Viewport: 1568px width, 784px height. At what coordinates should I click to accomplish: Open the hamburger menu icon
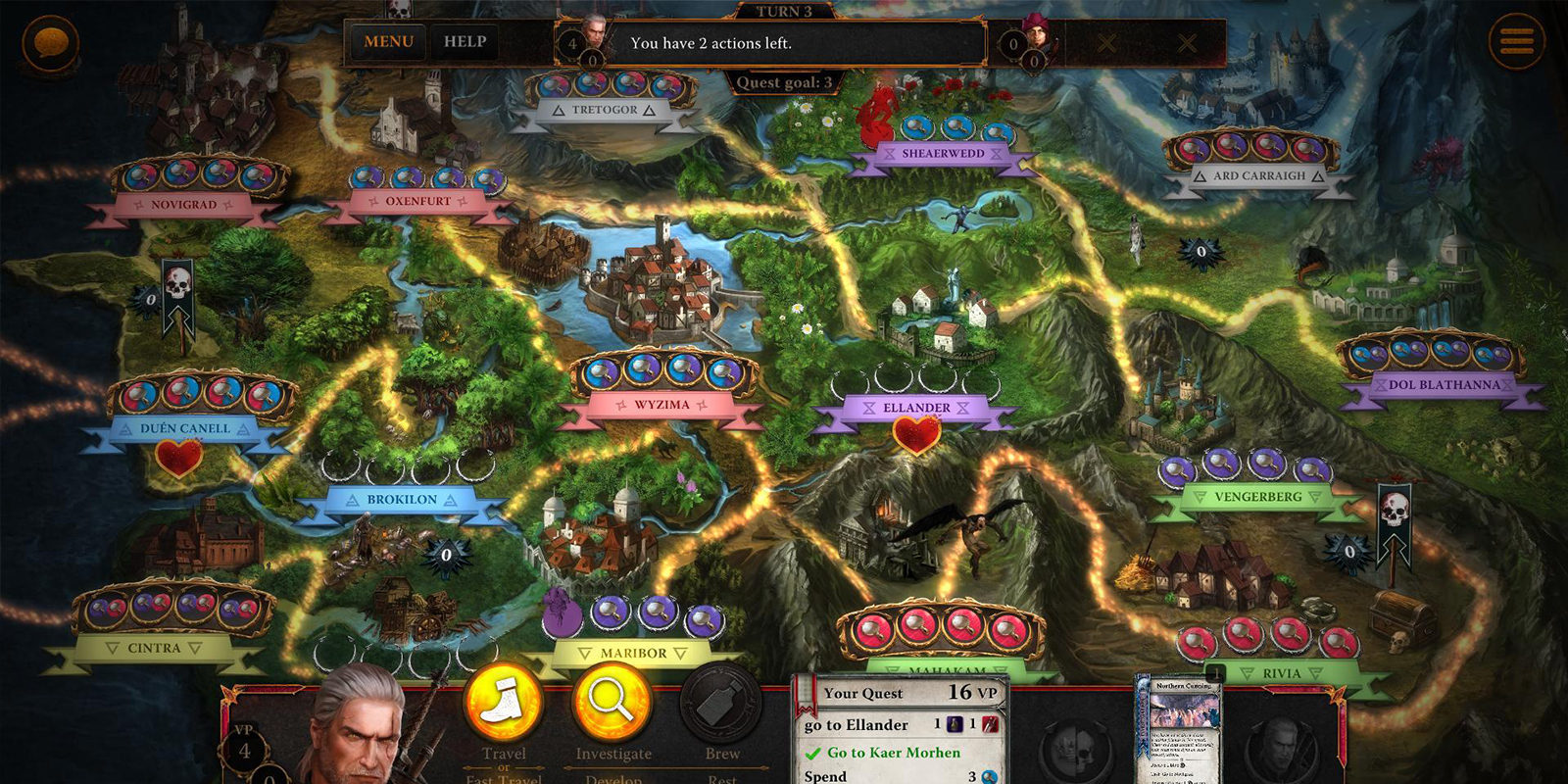point(1515,41)
